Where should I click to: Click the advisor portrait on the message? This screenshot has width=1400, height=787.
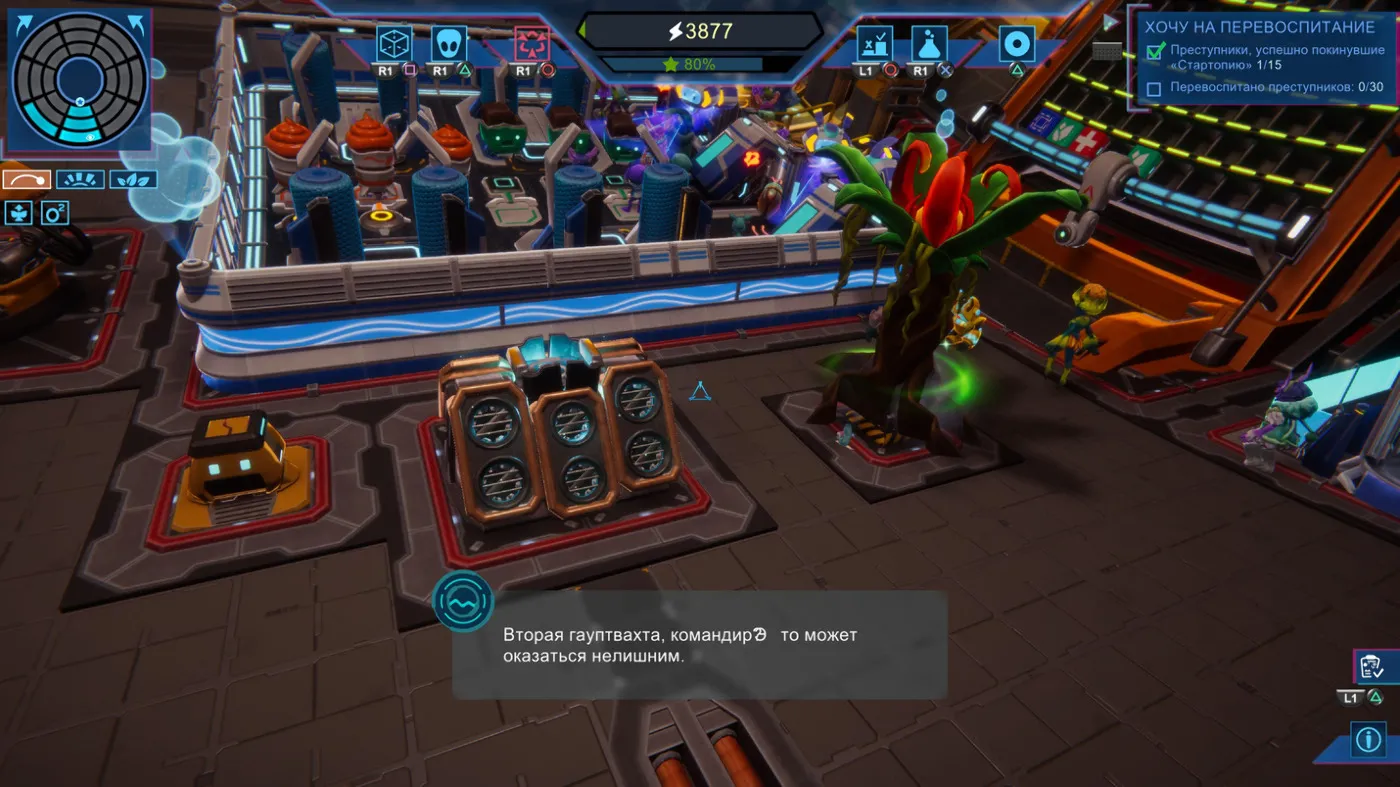463,601
